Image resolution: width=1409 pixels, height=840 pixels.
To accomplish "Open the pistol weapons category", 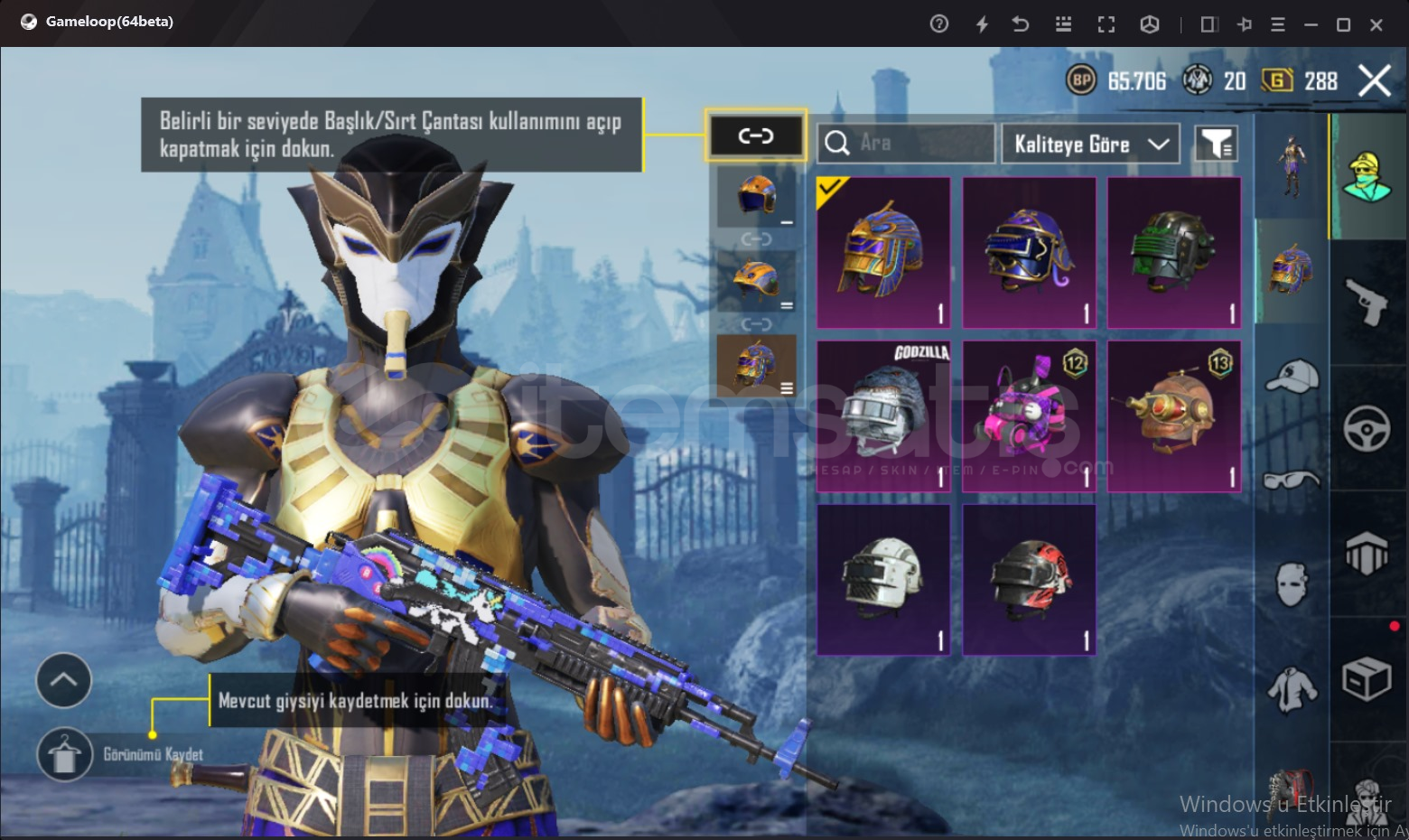I will pos(1367,302).
